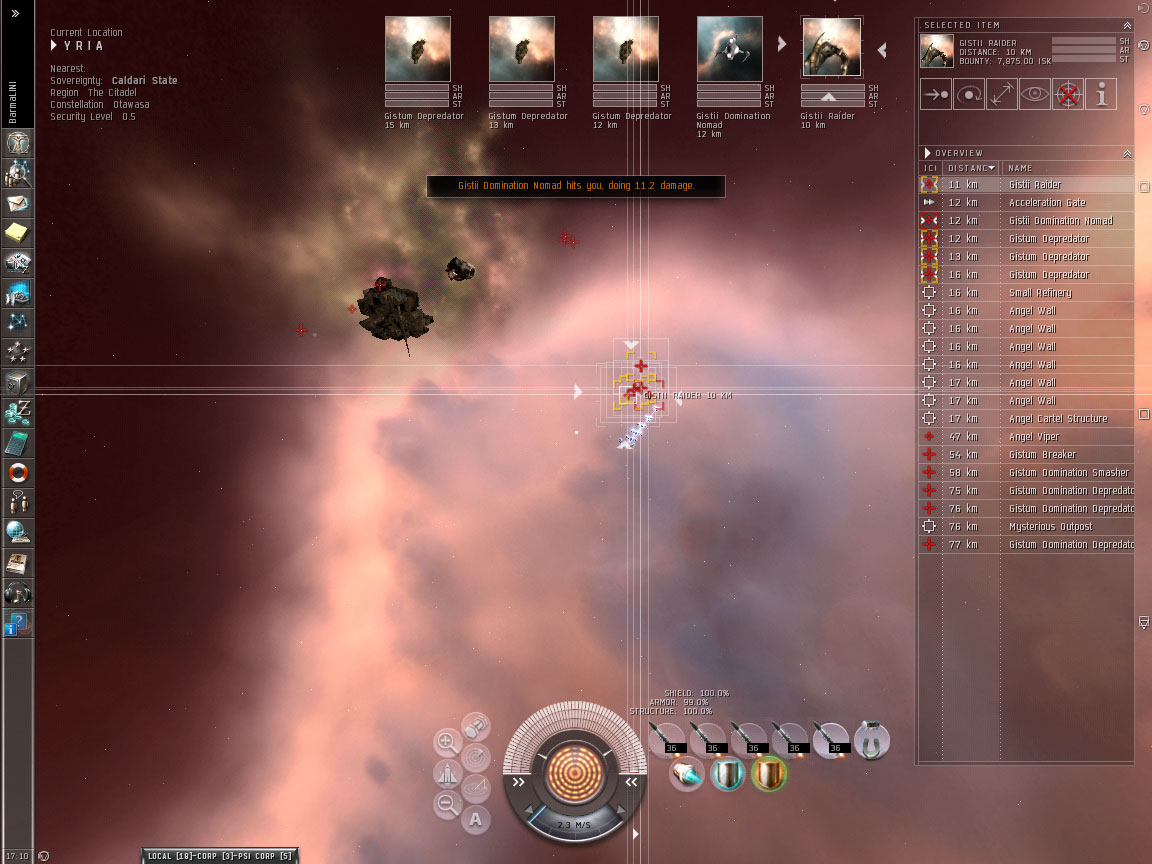The width and height of the screenshot is (1152, 864).
Task: Activate the afterburner module with blue flame
Action: [687, 774]
